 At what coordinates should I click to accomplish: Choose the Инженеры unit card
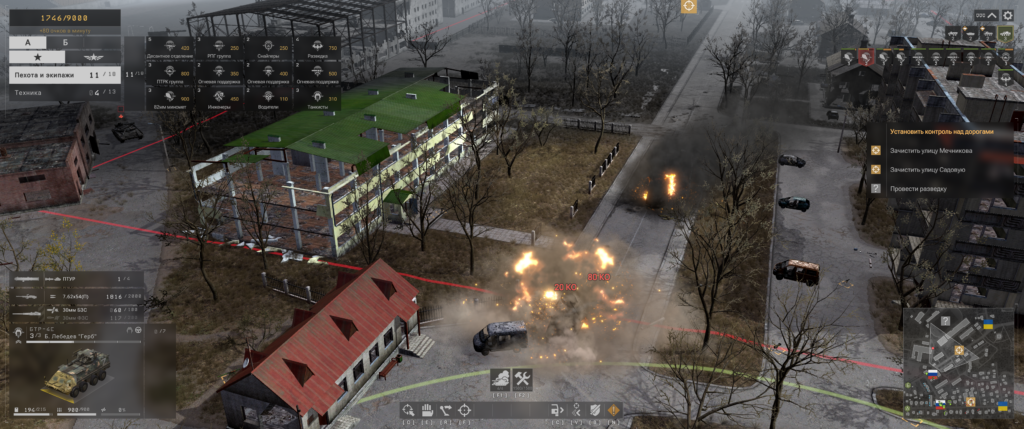pyautogui.click(x=218, y=99)
